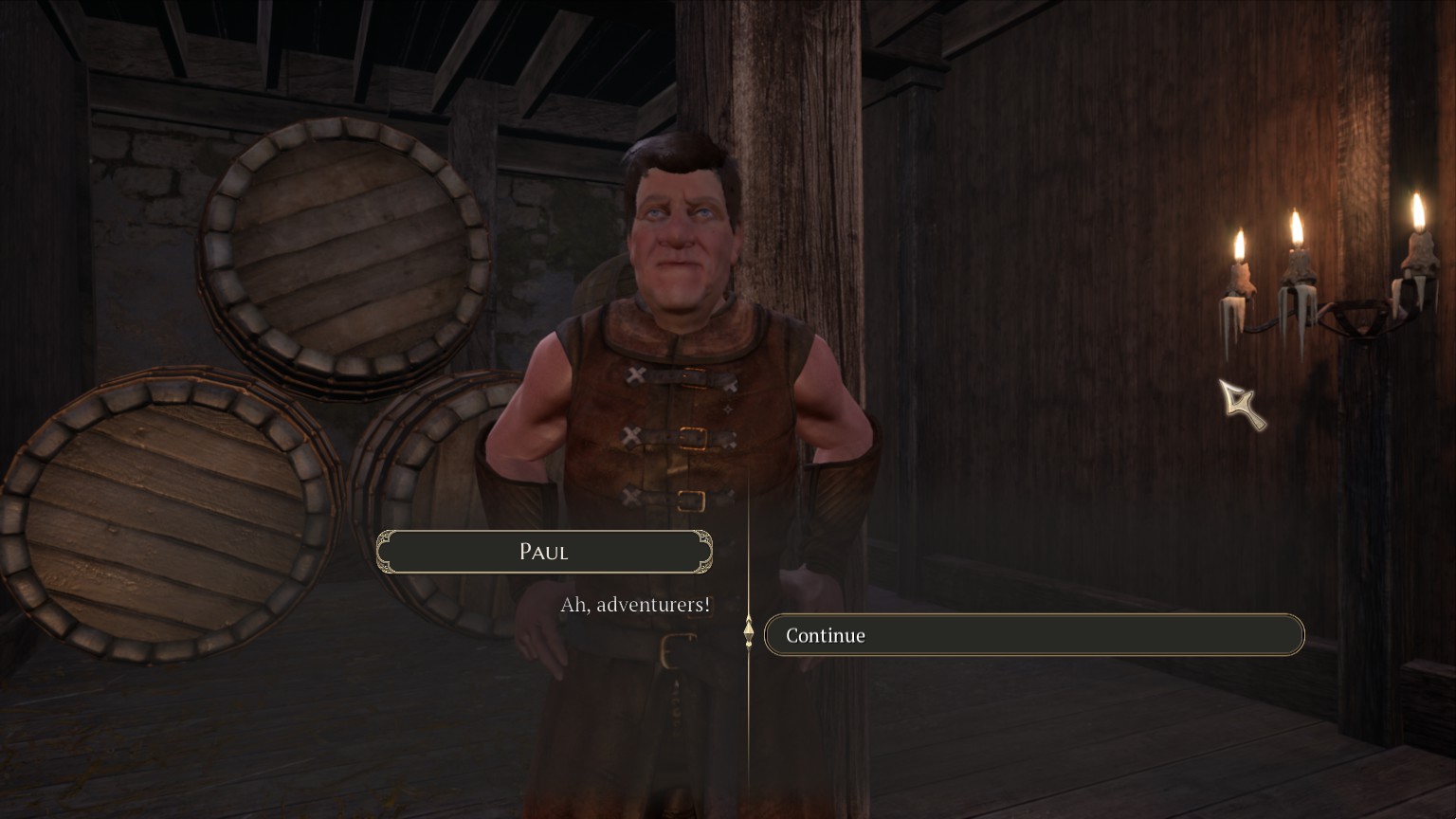Choose Continue to advance the dialogue

tap(1033, 635)
